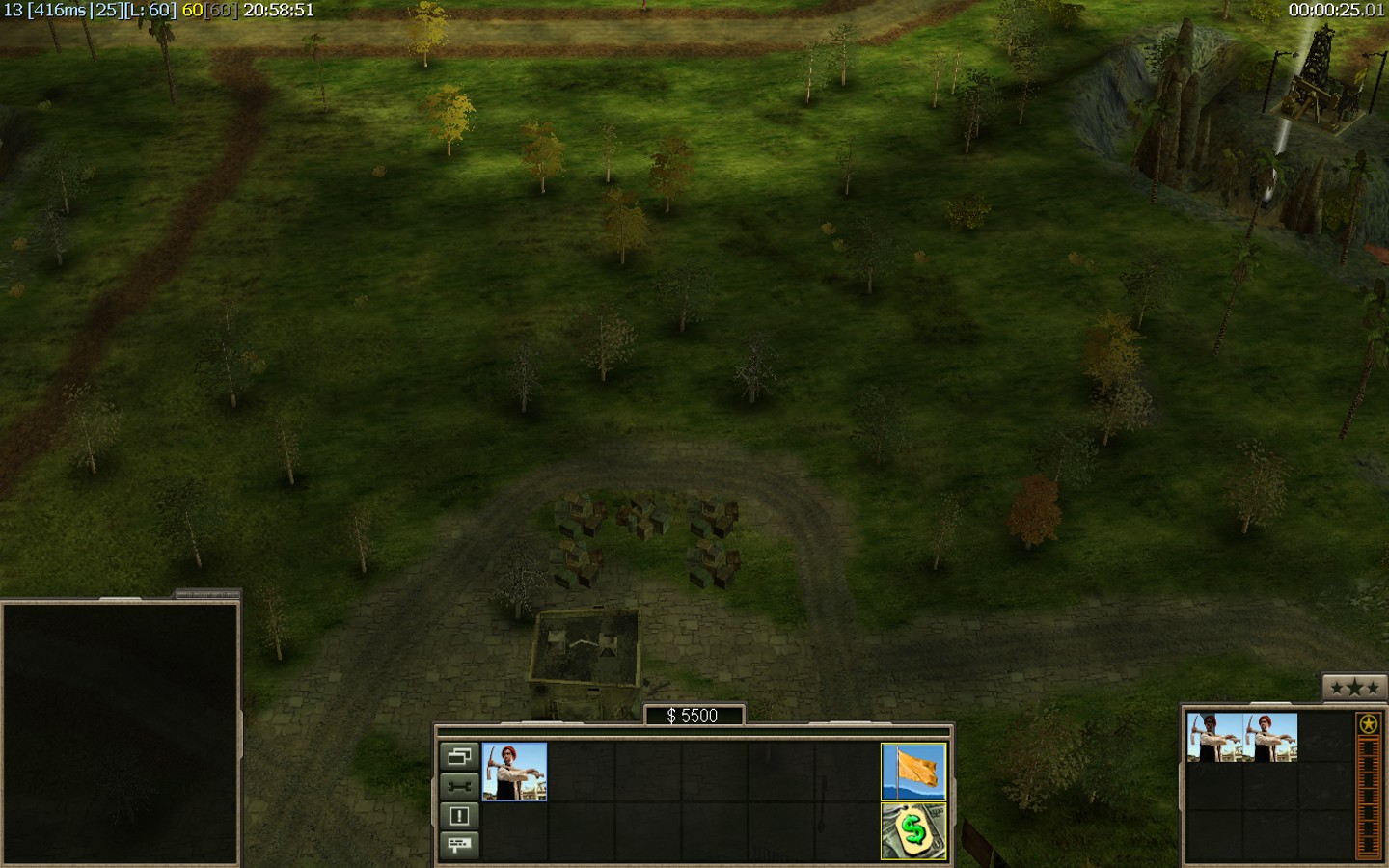This screenshot has height=868, width=1389.
Task: Build a Worker from the command bar
Action: coord(514,771)
